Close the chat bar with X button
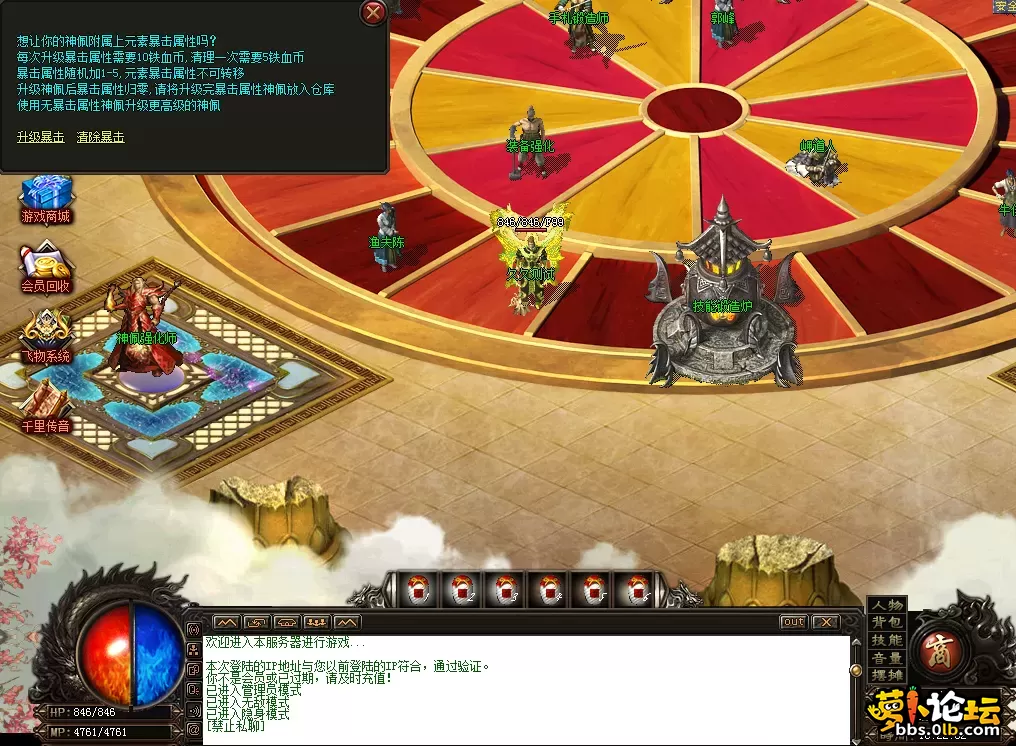 point(825,622)
